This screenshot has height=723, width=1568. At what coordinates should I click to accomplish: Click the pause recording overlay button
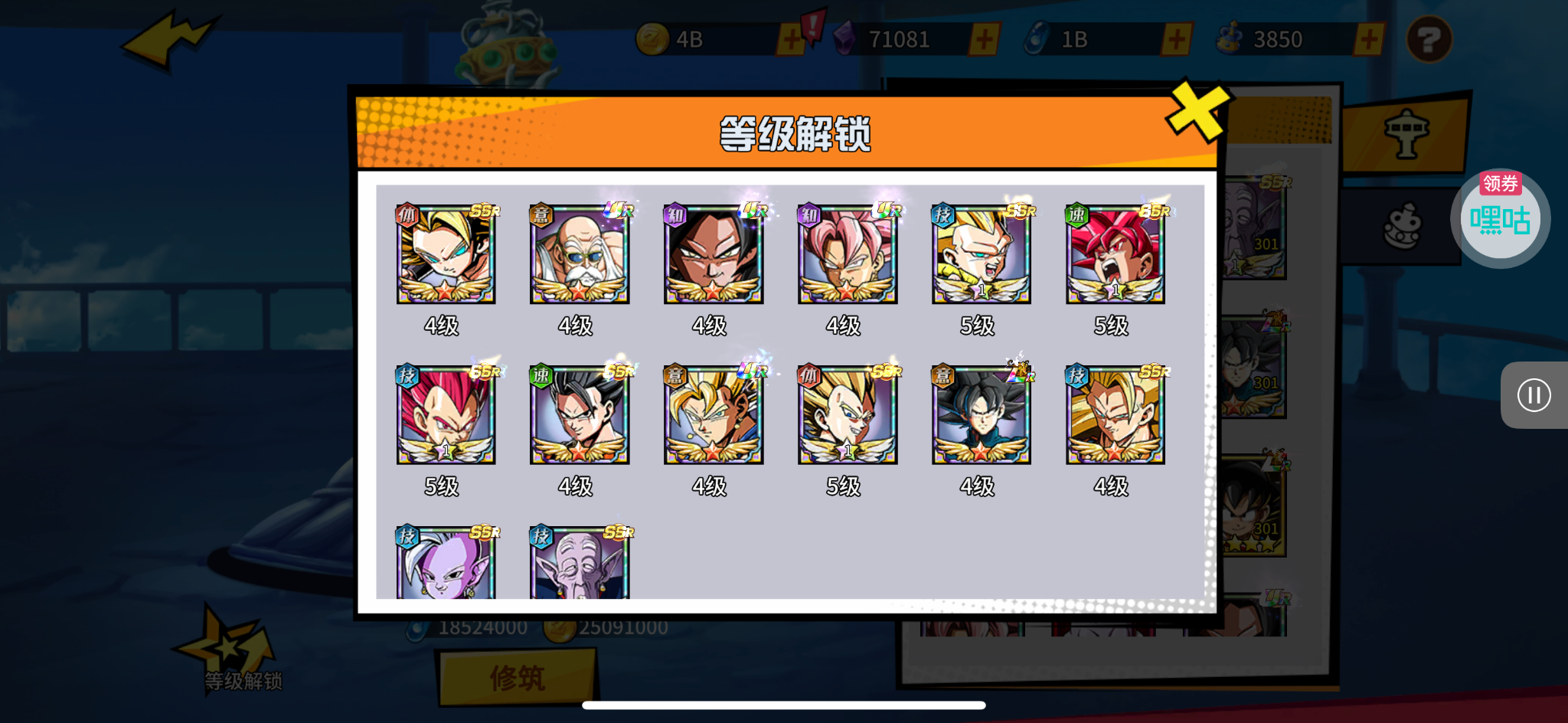(1534, 395)
